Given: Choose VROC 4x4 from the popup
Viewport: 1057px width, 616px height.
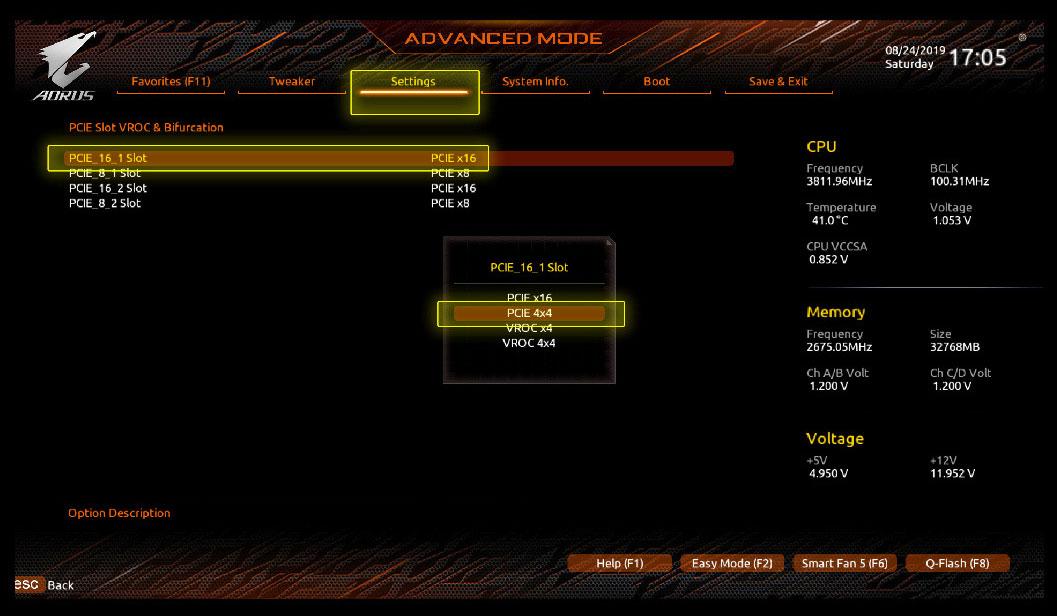Looking at the screenshot, I should [529, 343].
